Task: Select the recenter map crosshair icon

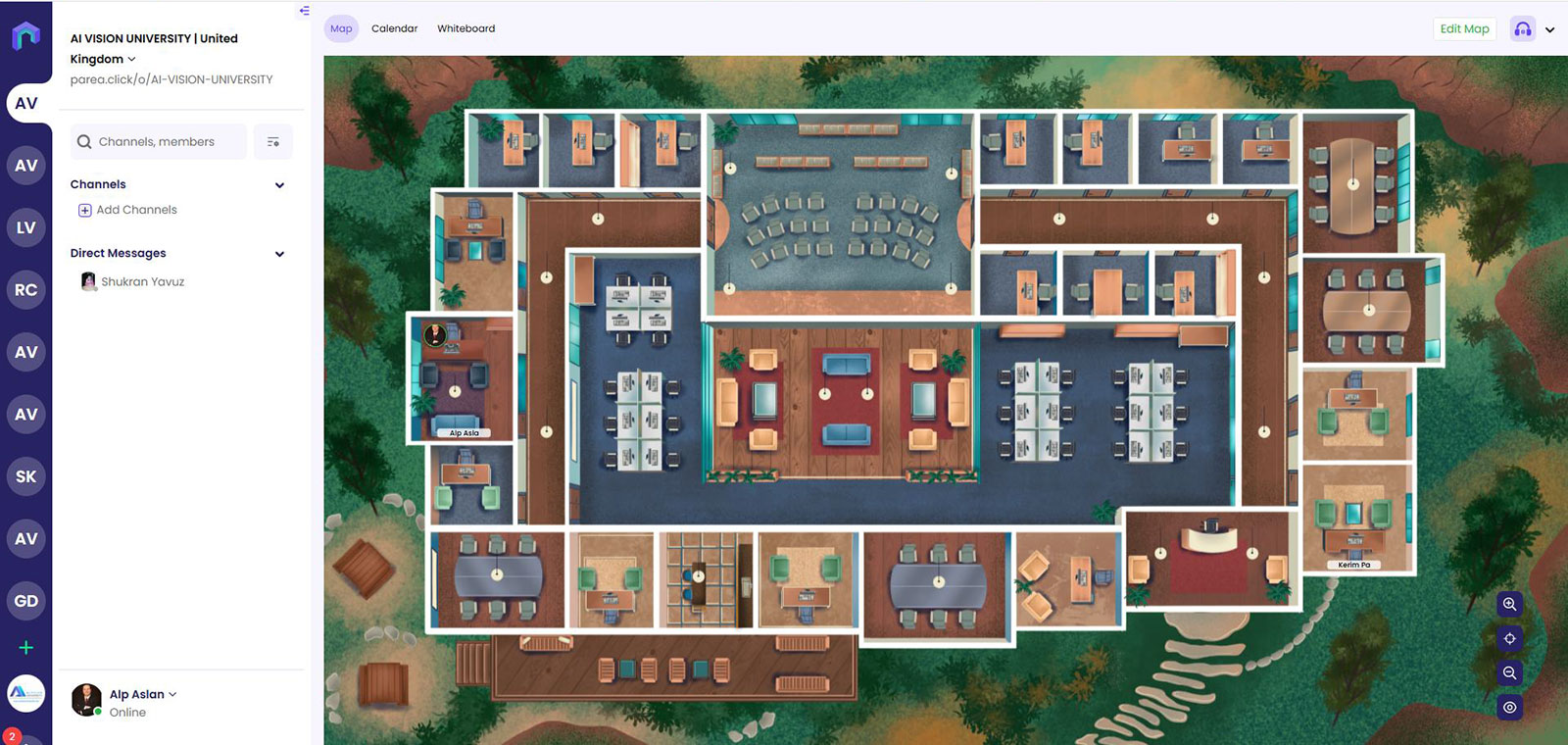Action: coord(1509,639)
